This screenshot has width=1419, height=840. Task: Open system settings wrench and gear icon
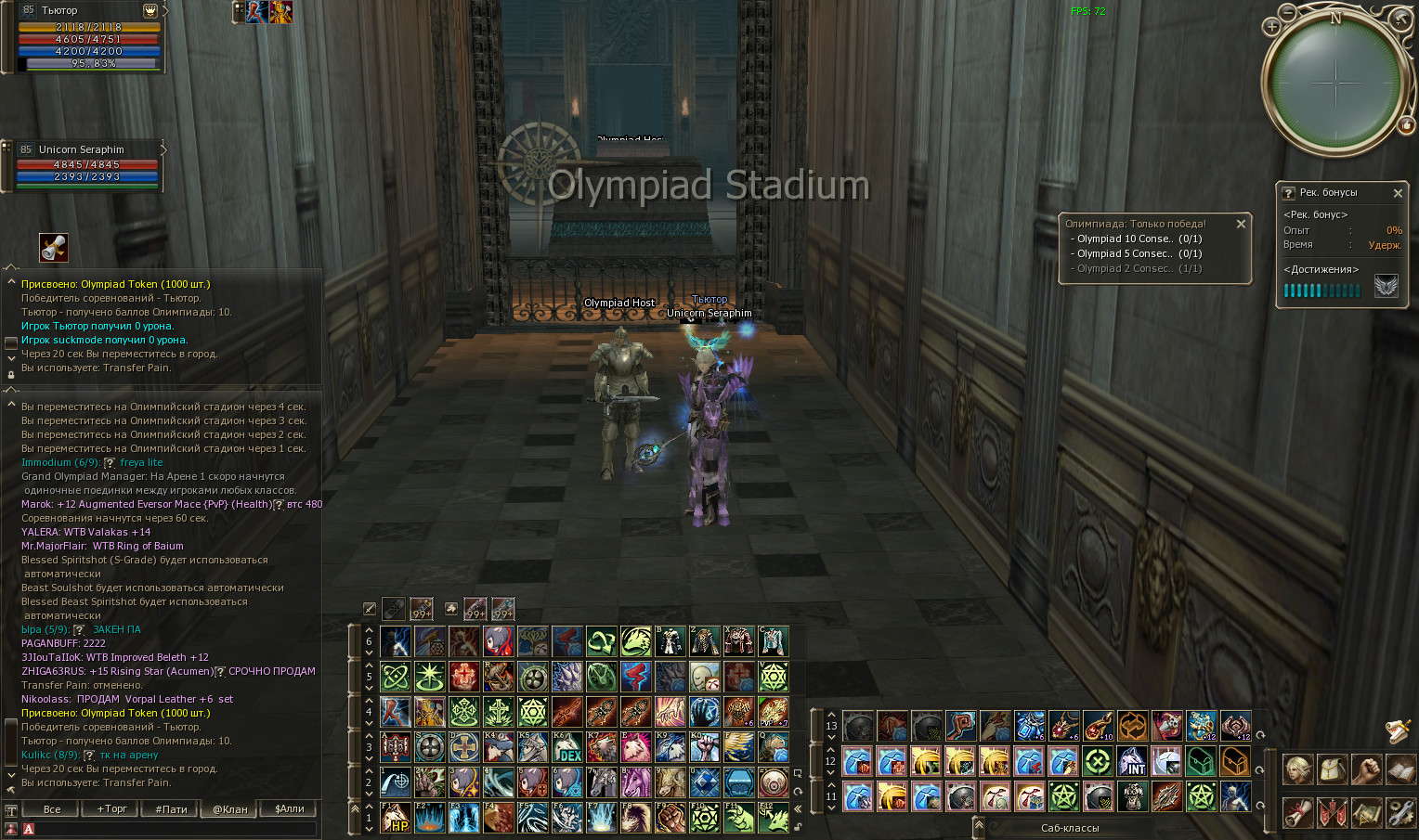coord(1400,813)
